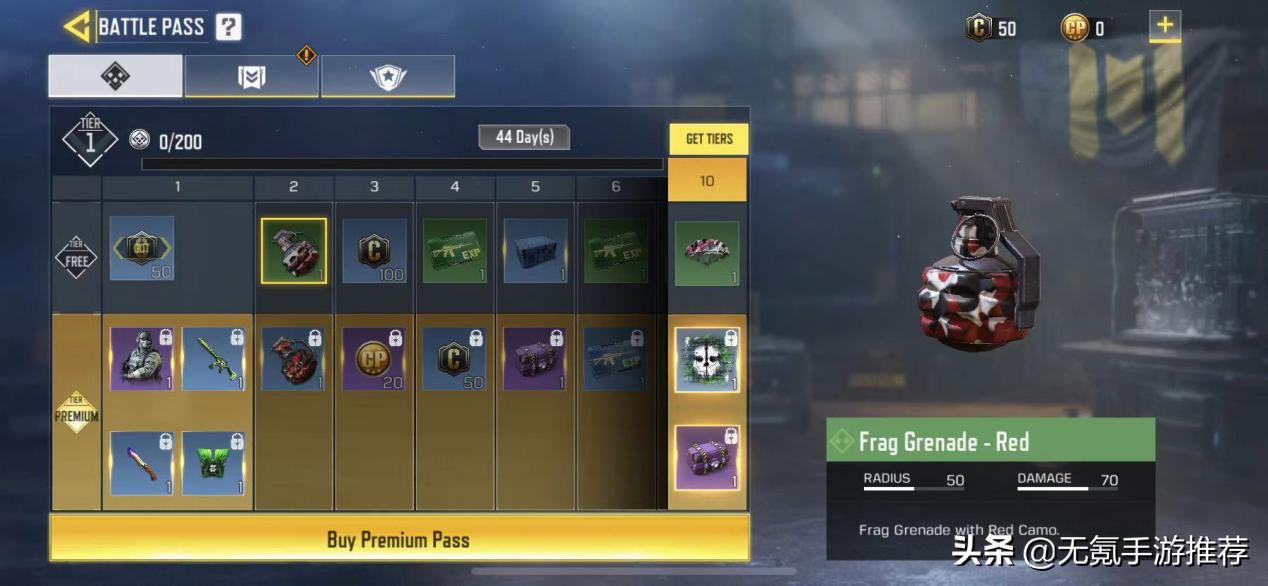Click the Get Tiers button

point(708,139)
